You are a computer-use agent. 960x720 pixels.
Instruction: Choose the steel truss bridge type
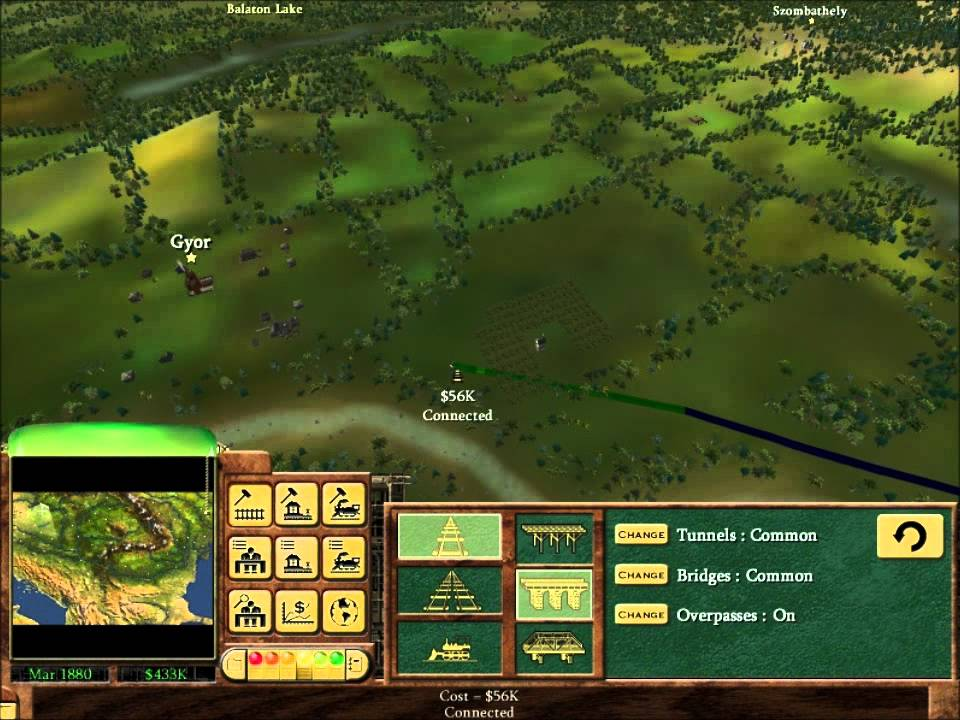pyautogui.click(x=554, y=647)
